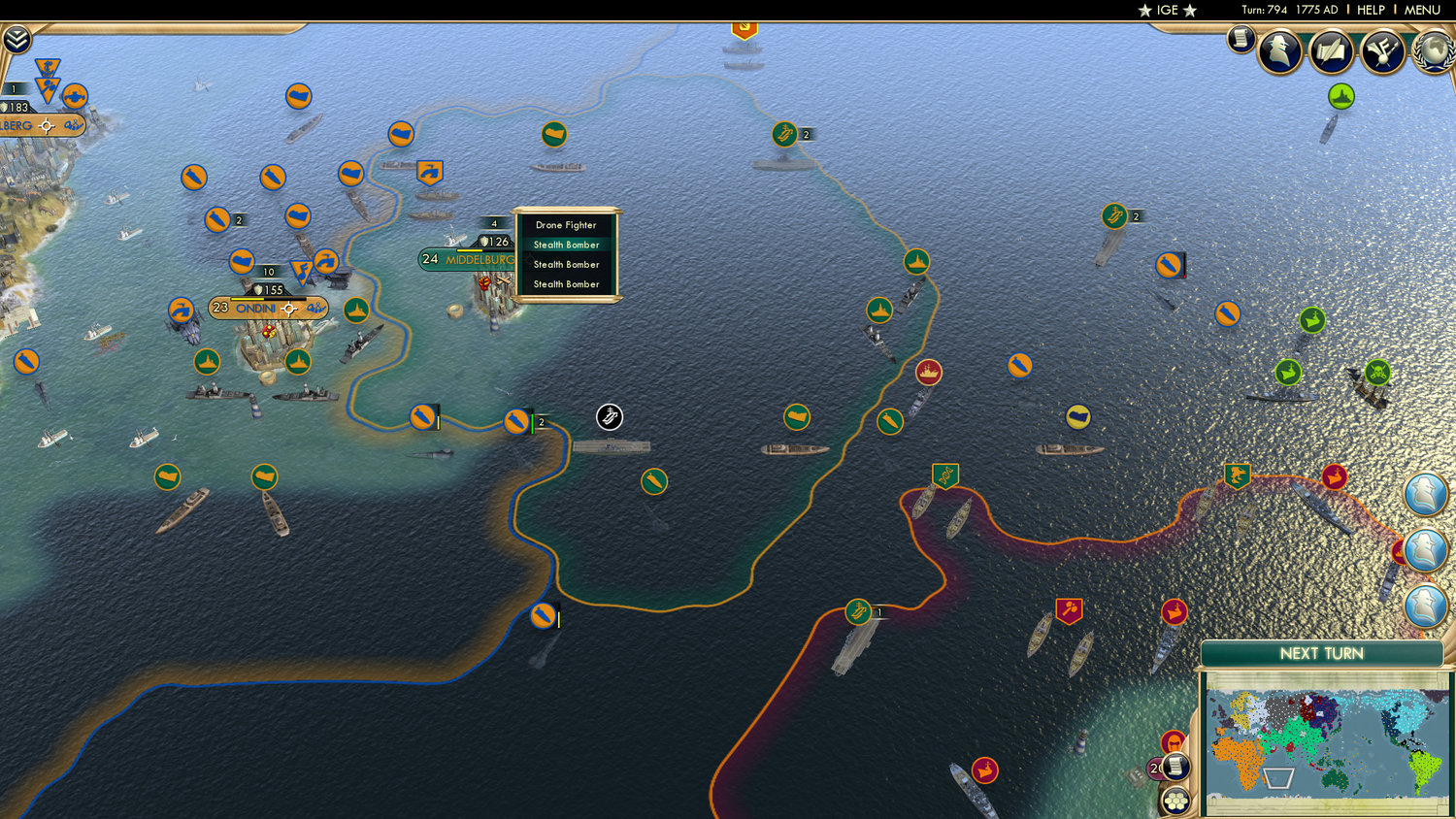Toggle the citizen focus crosshair on Ondini's banner
The height and width of the screenshot is (819, 1456).
click(288, 307)
